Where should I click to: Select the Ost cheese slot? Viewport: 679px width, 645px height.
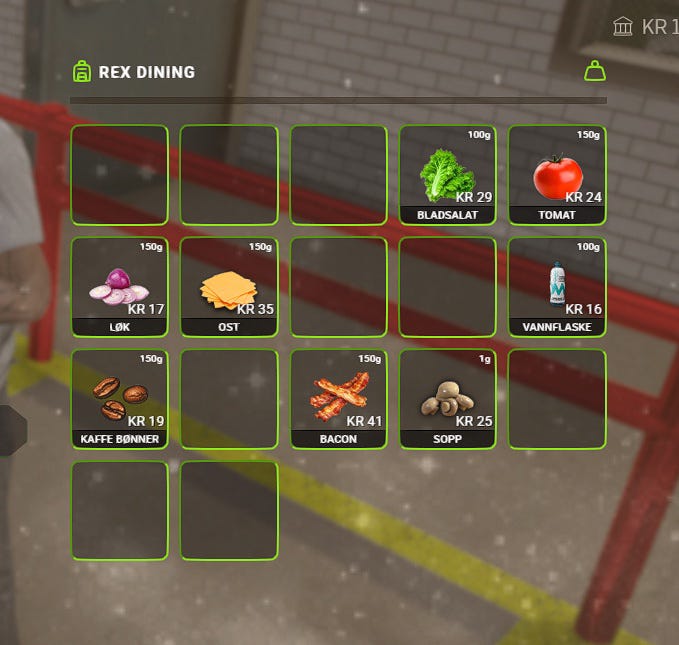229,287
